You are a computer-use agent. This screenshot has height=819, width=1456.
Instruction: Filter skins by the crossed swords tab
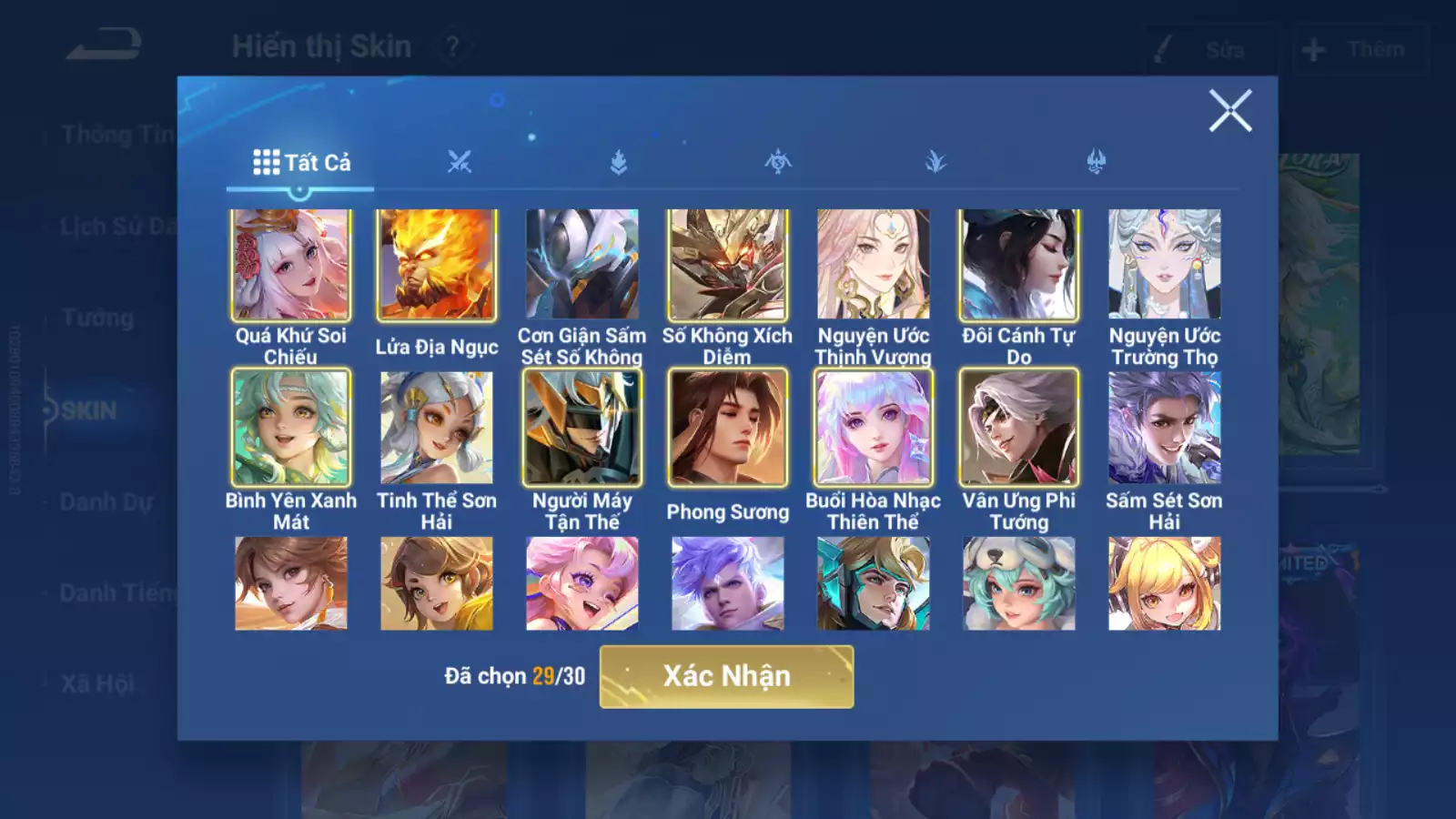coord(460,163)
